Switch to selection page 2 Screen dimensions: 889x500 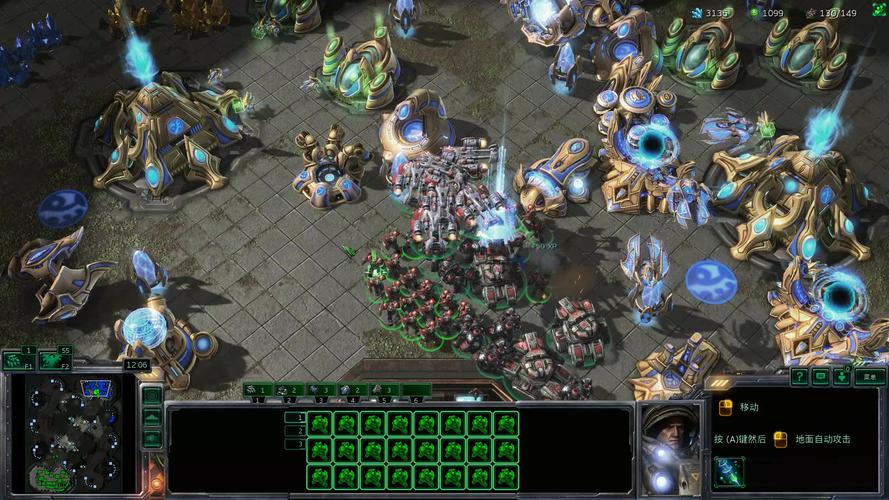tap(295, 431)
